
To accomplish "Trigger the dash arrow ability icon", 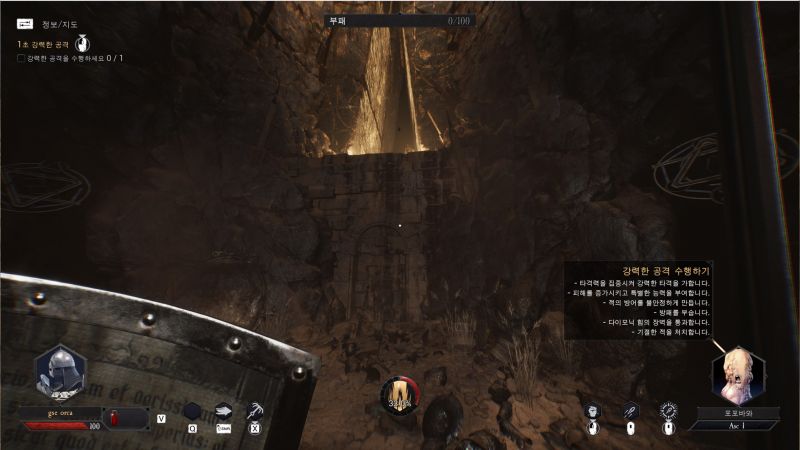I will 223,411.
